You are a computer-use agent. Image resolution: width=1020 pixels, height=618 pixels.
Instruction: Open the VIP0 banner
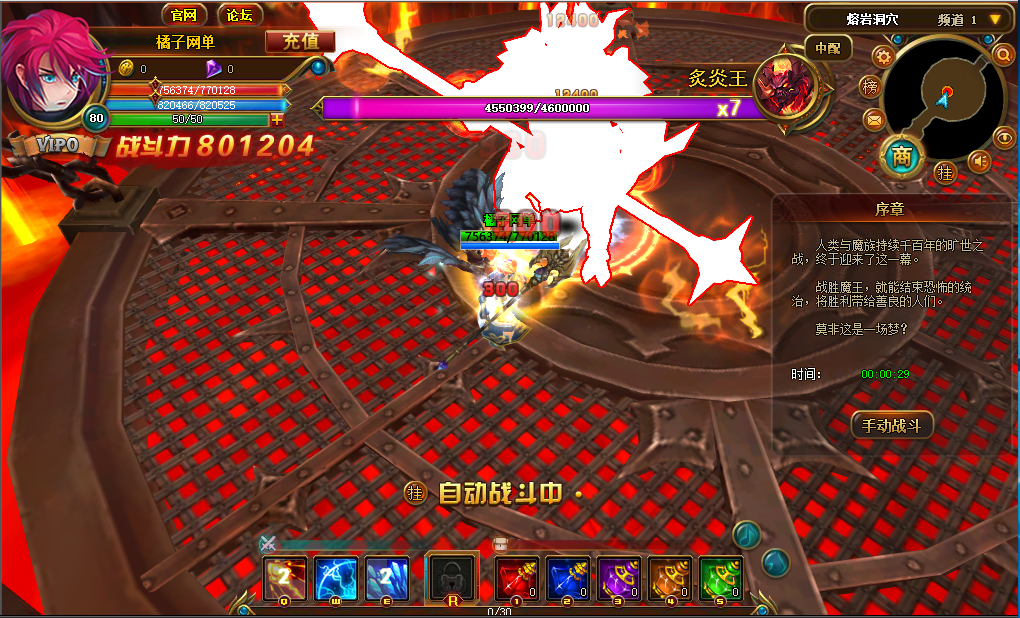(54, 145)
